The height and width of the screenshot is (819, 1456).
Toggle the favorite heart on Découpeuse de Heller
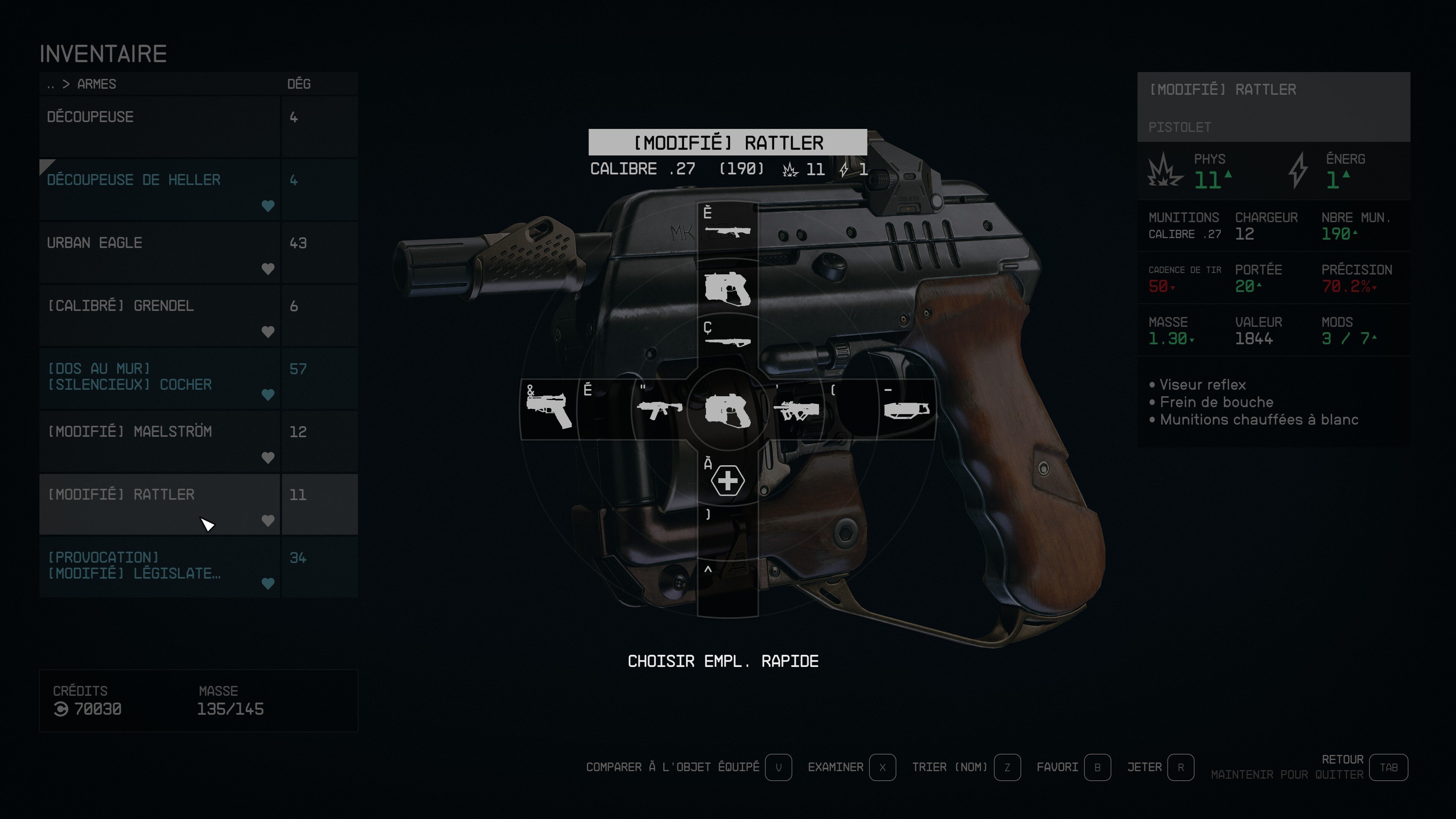(x=268, y=206)
